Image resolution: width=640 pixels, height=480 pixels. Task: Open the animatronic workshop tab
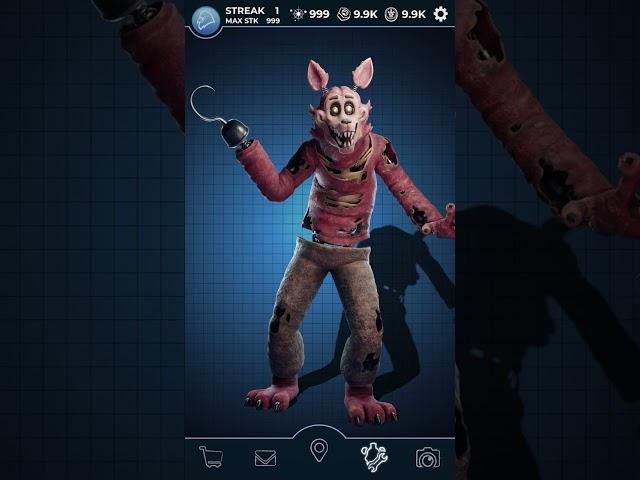374,457
